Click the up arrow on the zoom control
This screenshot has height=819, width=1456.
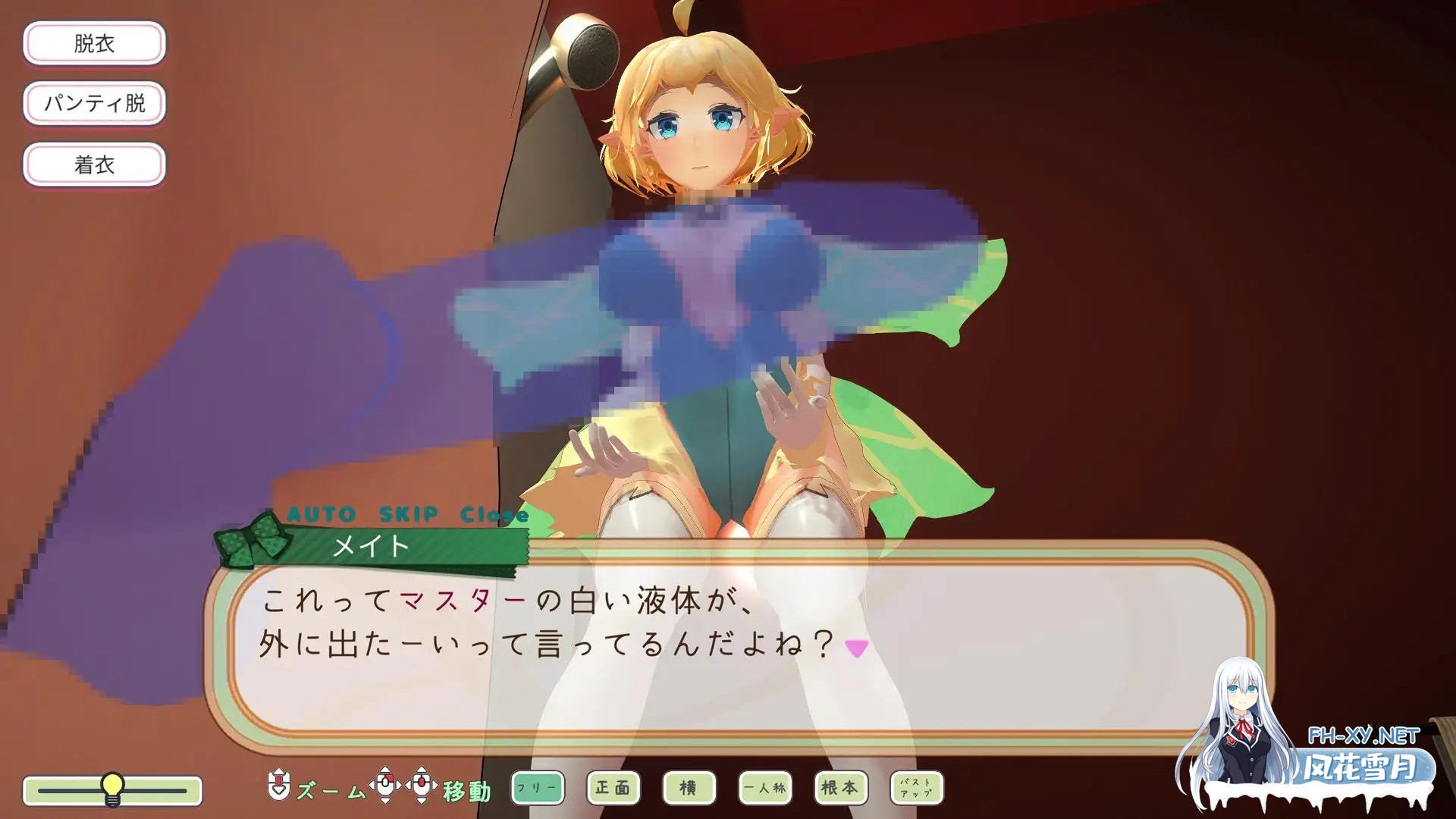[278, 772]
